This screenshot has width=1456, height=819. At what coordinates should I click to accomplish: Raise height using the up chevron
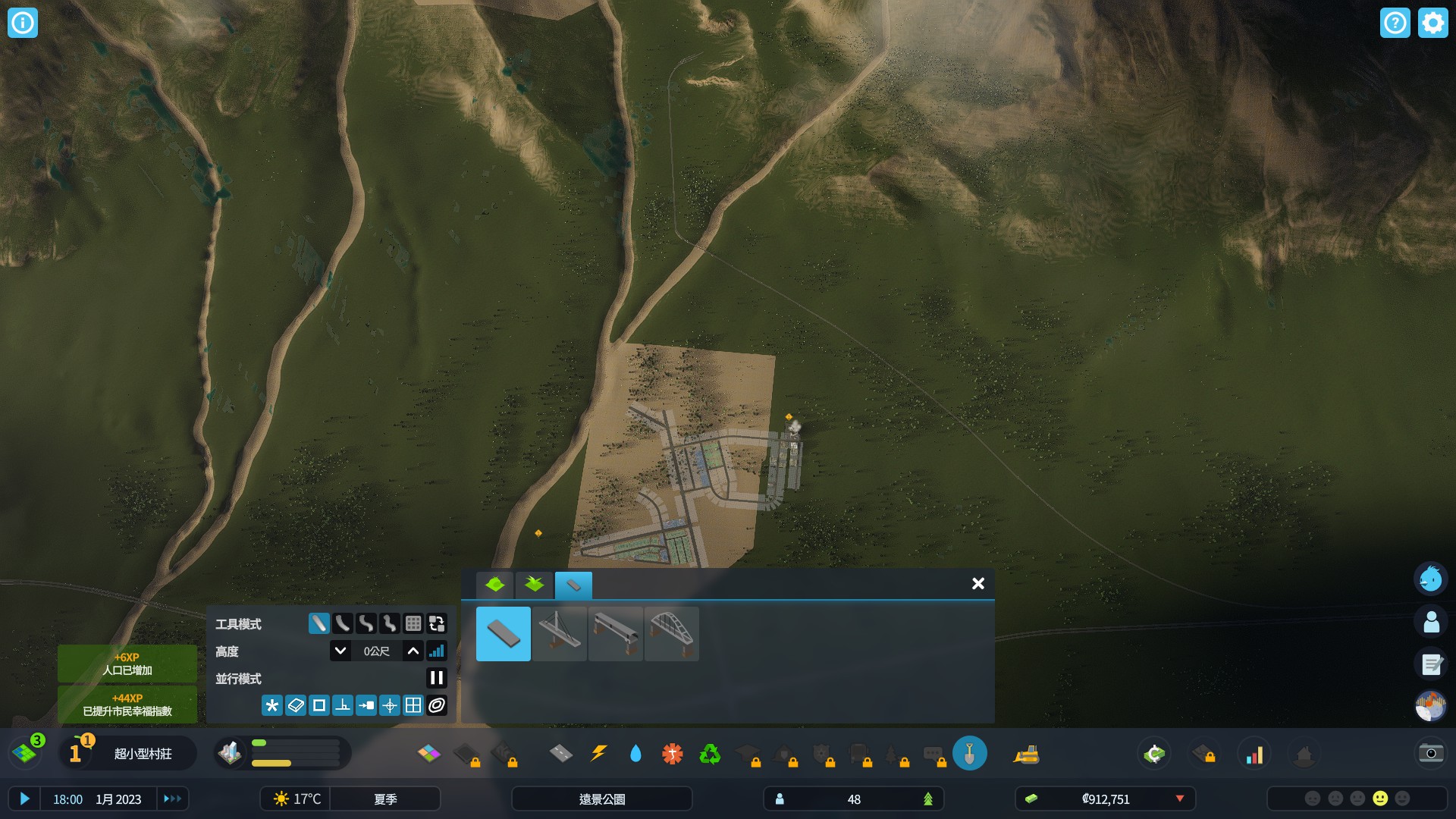(412, 651)
